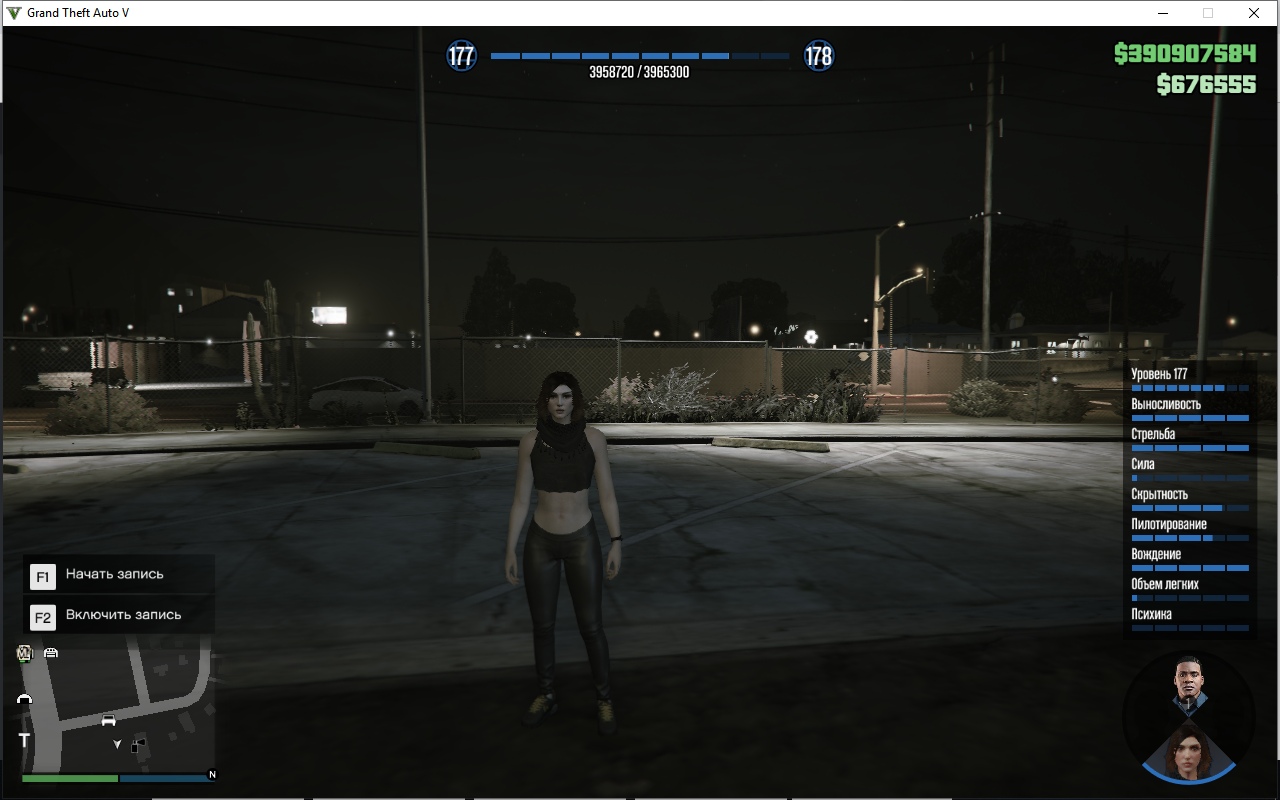This screenshot has width=1280, height=800.
Task: Click the white car blip on the minimap
Action: pos(108,720)
